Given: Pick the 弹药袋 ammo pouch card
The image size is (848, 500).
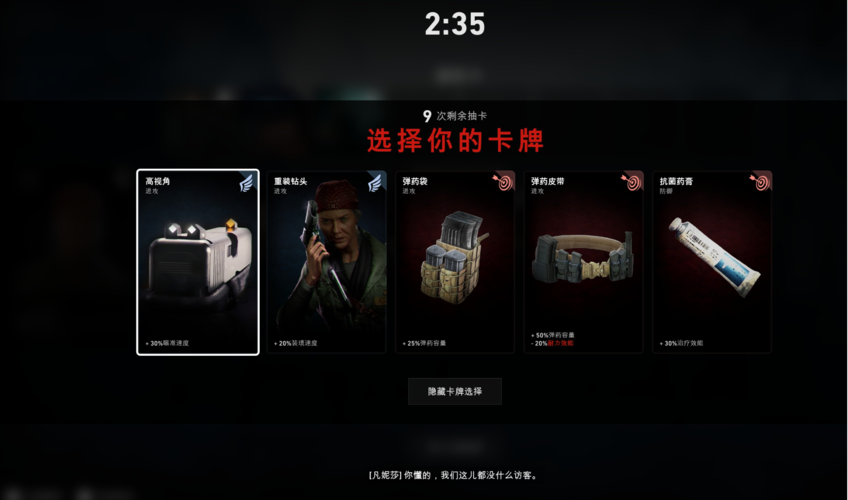Looking at the screenshot, I should (x=455, y=262).
